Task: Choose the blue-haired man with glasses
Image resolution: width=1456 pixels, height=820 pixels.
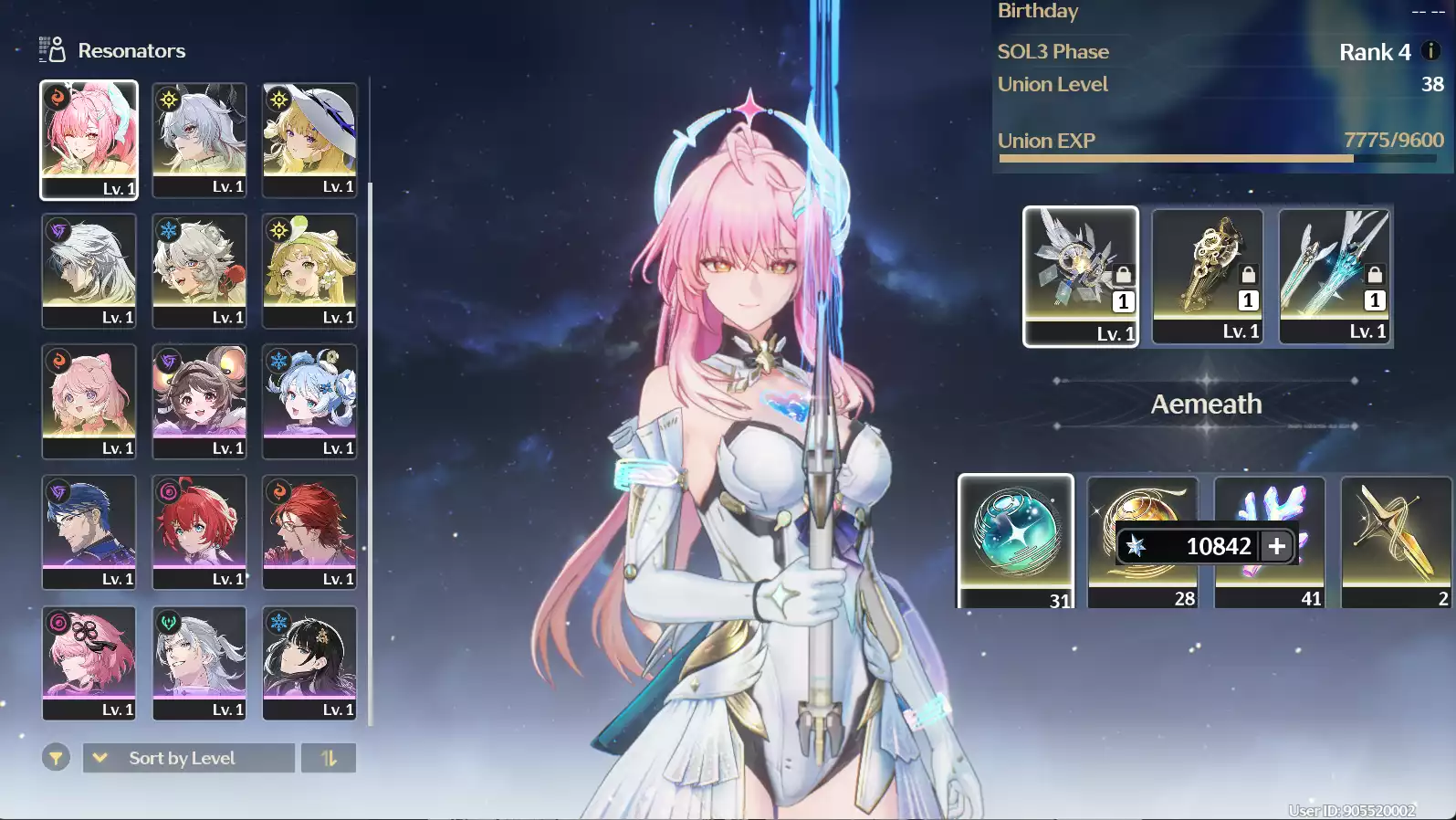Action: click(89, 531)
